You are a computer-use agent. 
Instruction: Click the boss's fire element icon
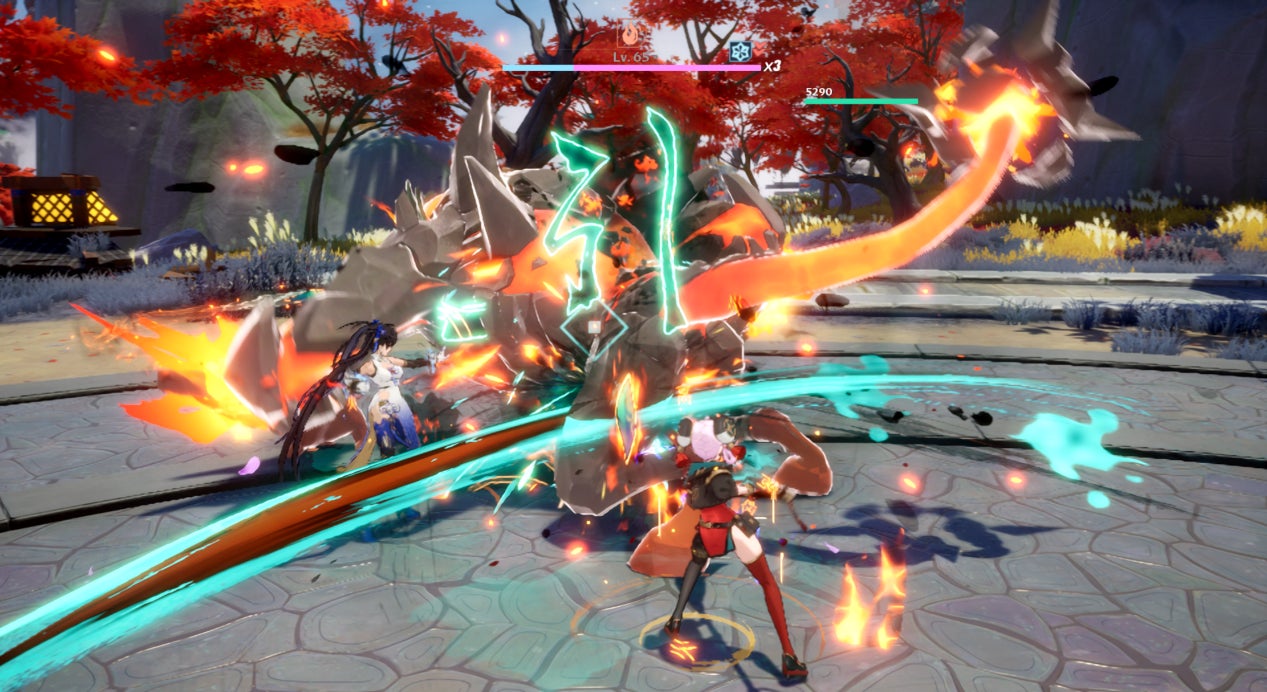(x=631, y=34)
